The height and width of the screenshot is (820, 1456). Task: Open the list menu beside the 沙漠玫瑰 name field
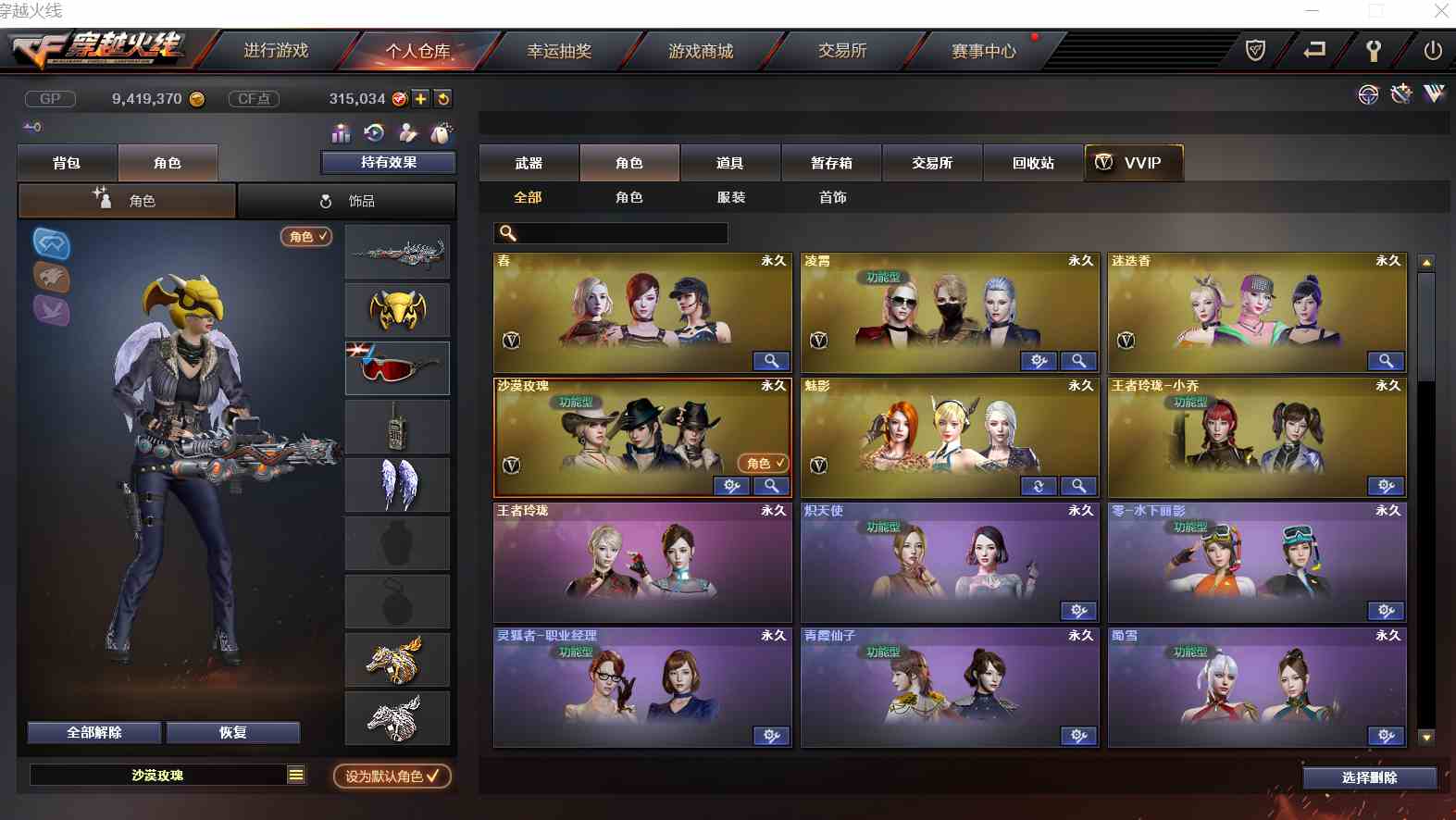294,775
